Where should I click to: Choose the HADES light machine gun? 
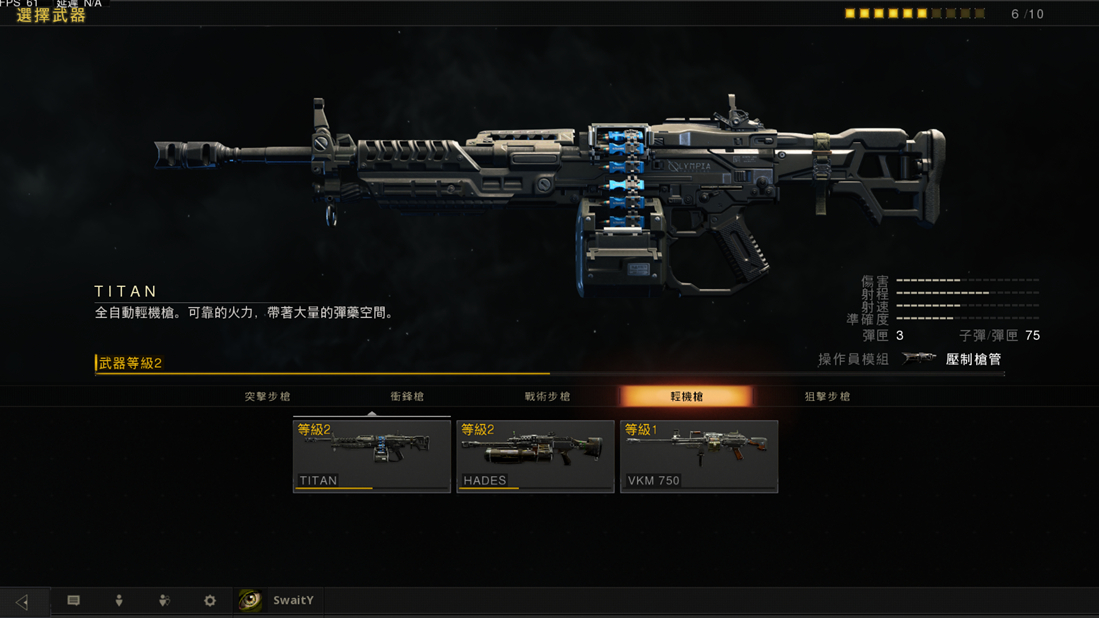535,456
